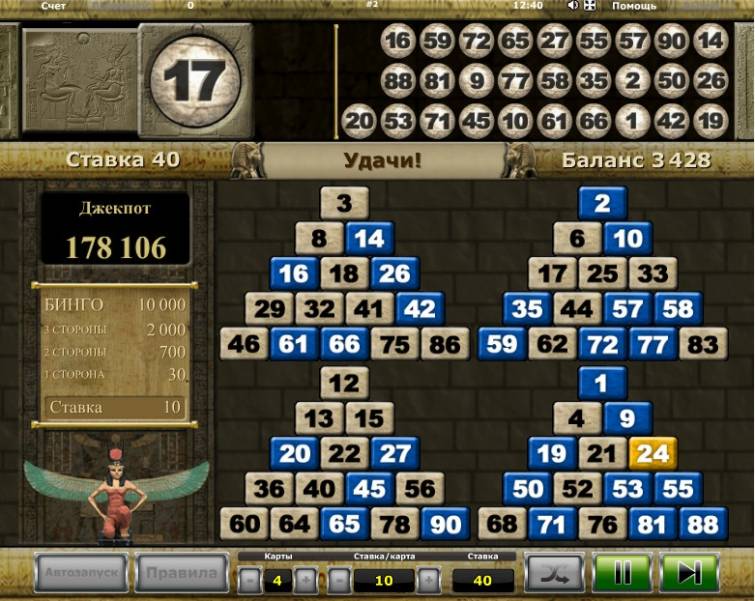Toggle sound with the speaker icon
Screen dimensions: 755x601
[x=573, y=6]
